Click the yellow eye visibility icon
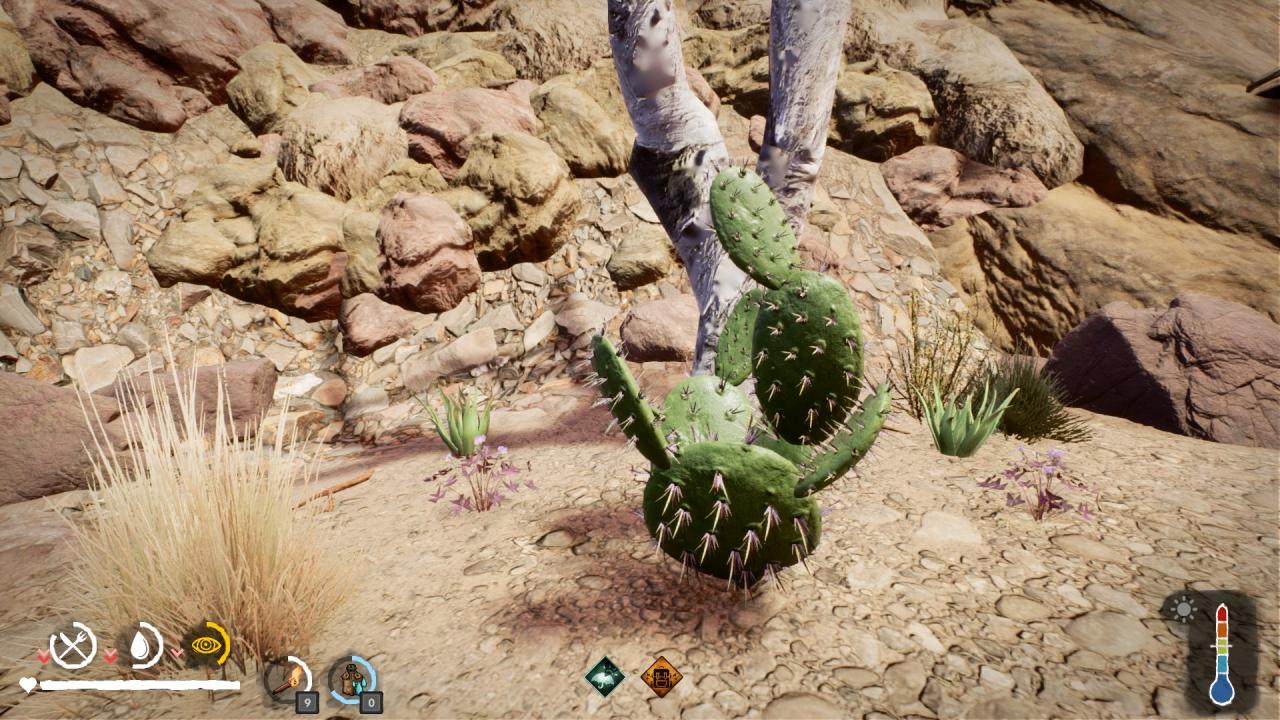 [x=207, y=645]
